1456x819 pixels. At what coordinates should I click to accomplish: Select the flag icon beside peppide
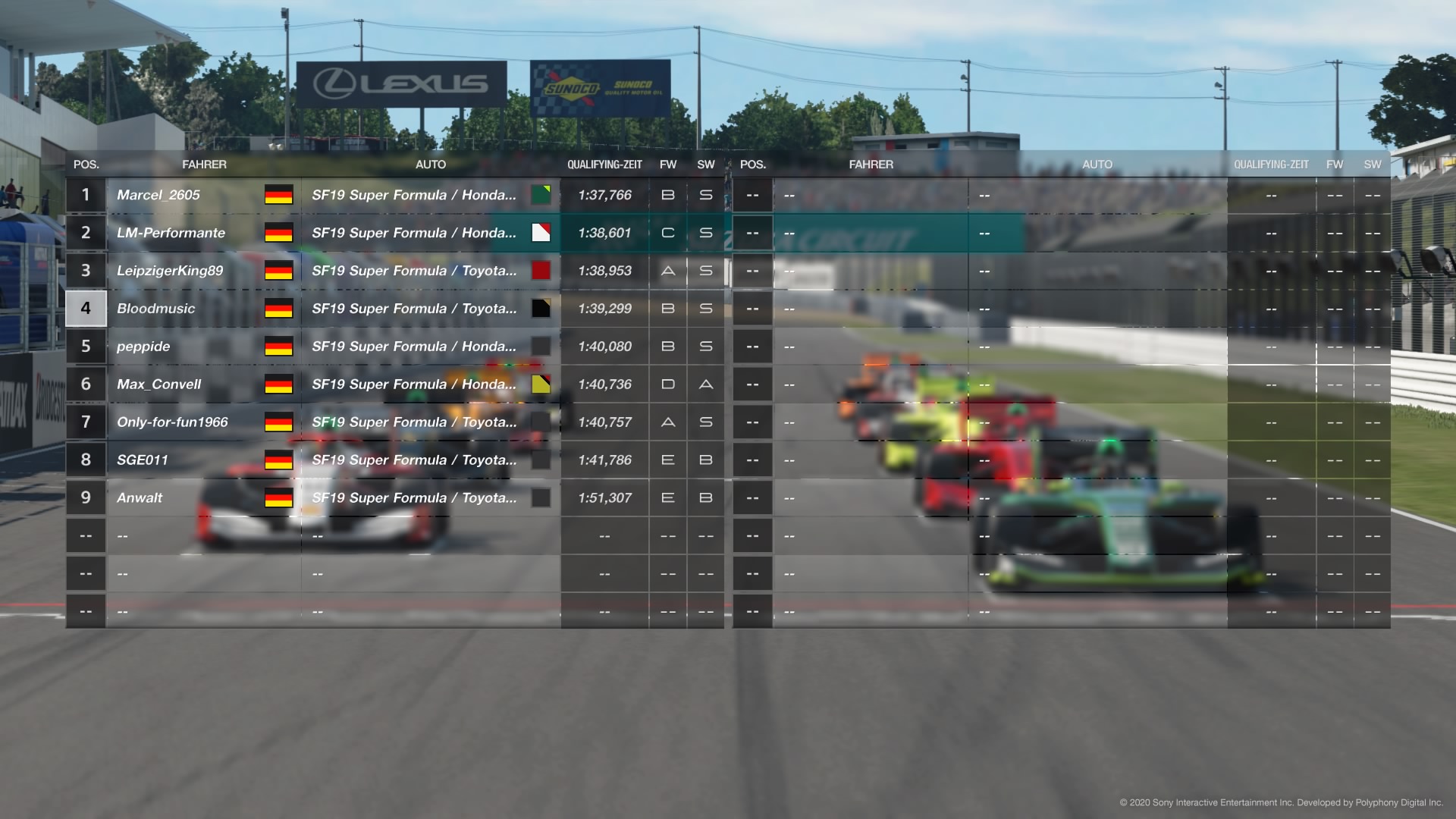click(278, 347)
